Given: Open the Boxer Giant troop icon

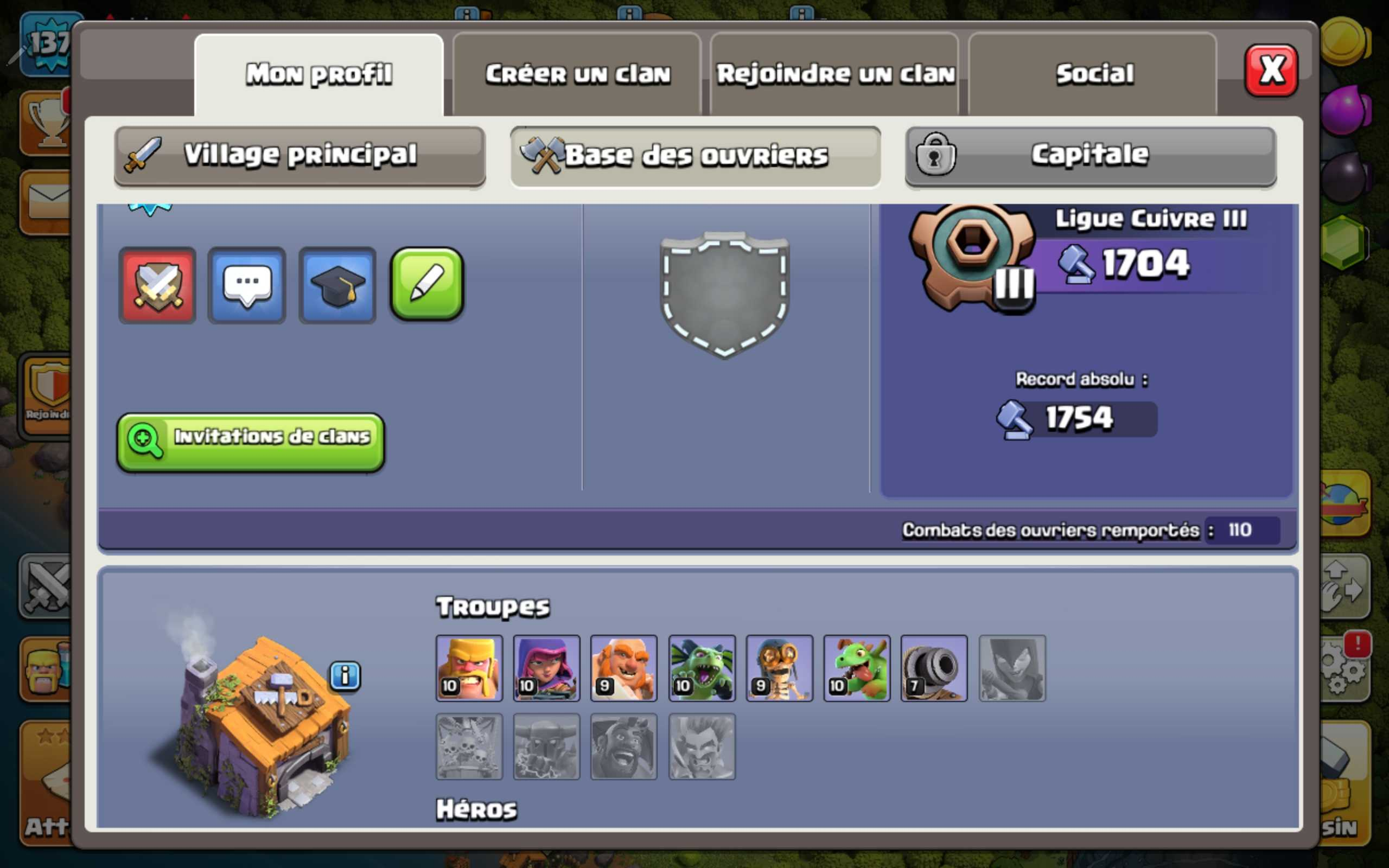Looking at the screenshot, I should pyautogui.click(x=624, y=669).
